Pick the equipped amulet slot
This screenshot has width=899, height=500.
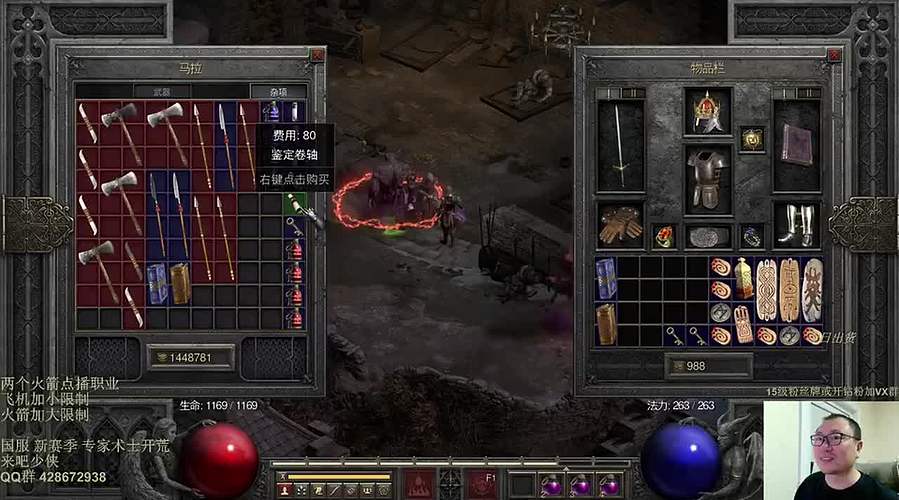752,140
